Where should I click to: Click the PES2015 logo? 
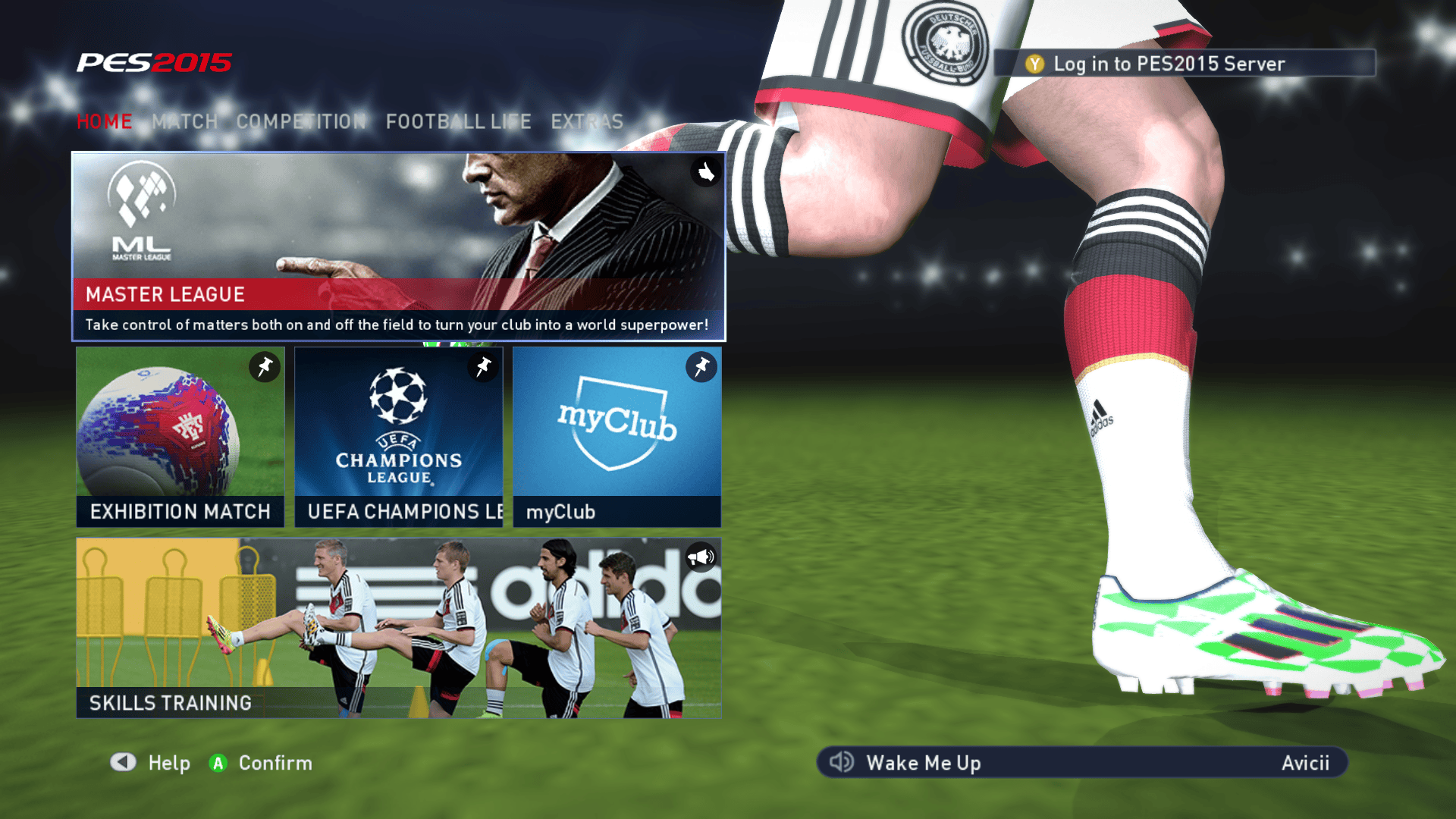154,62
